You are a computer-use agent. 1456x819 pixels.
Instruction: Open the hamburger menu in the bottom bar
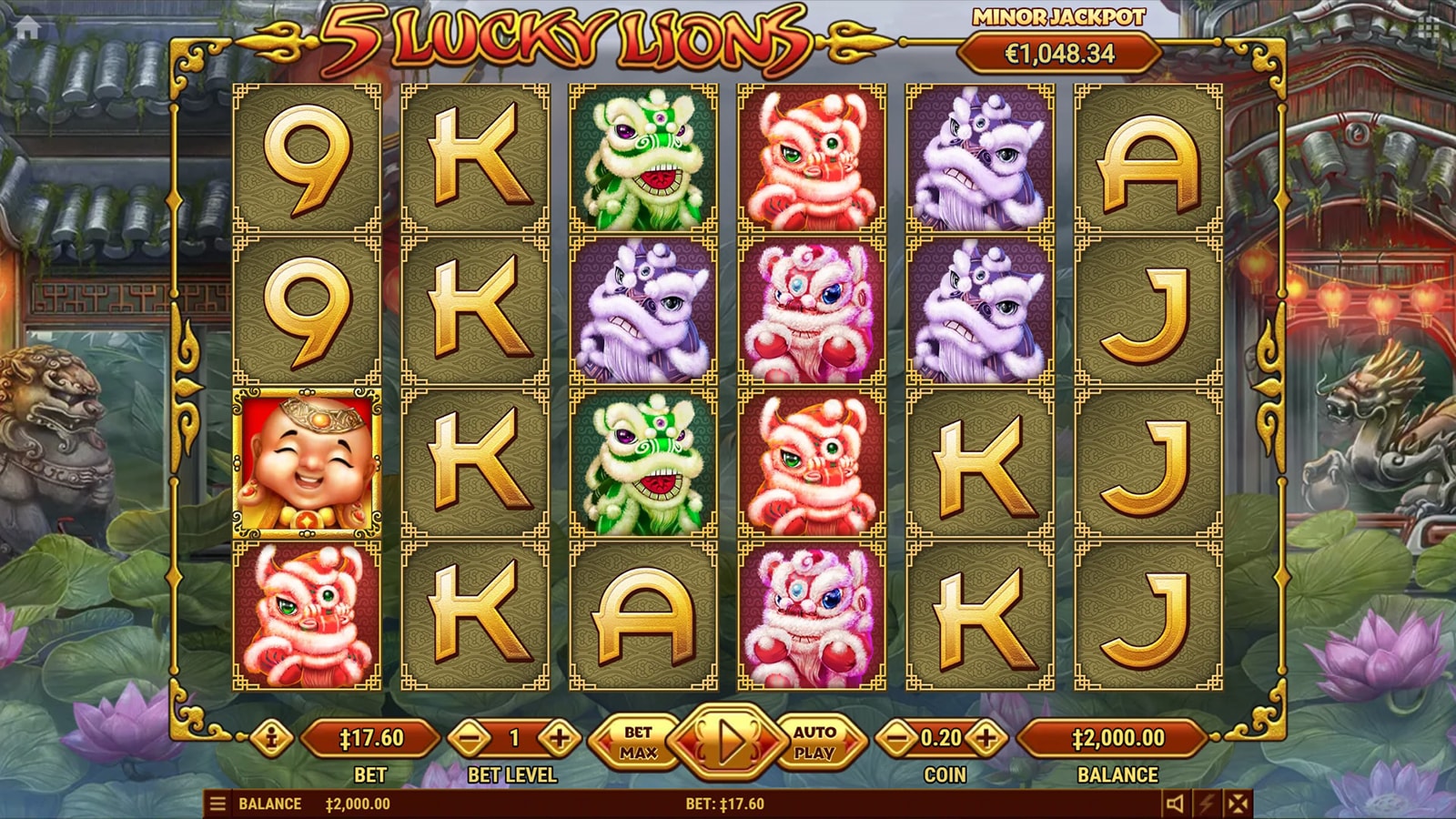(217, 804)
